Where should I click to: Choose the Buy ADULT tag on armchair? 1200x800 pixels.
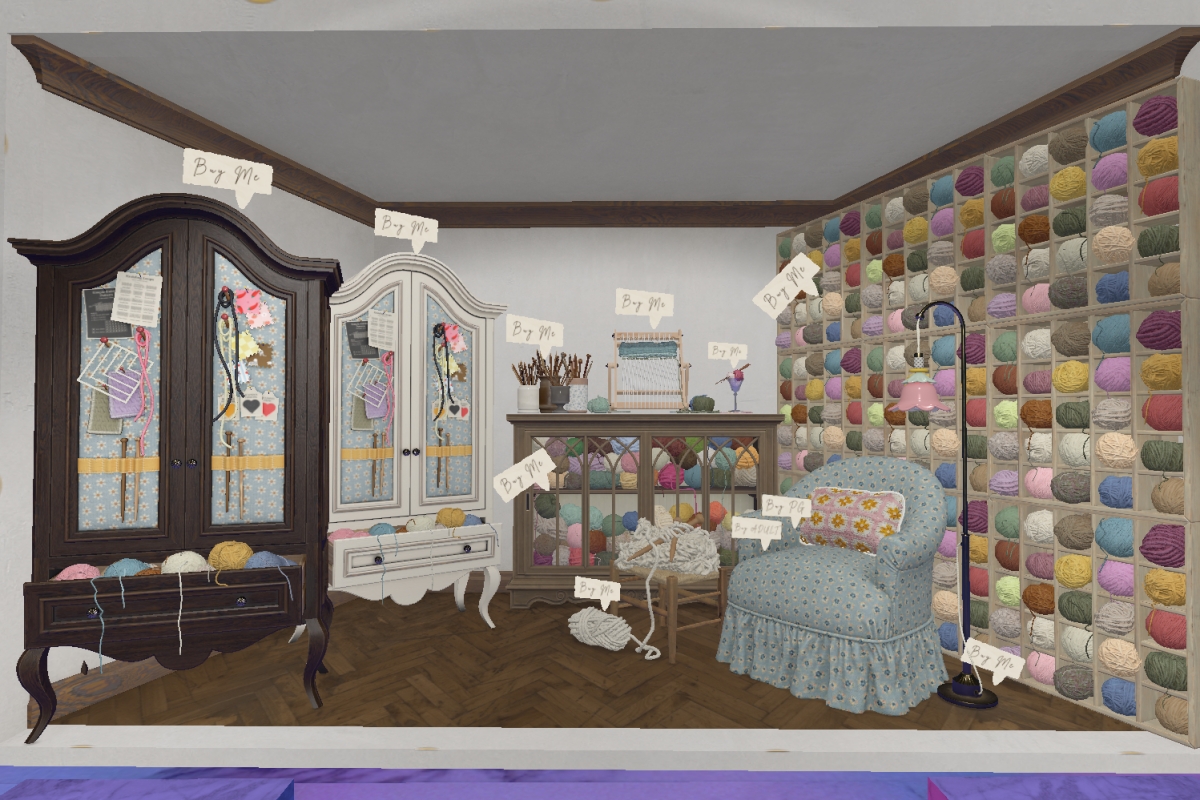[x=756, y=529]
